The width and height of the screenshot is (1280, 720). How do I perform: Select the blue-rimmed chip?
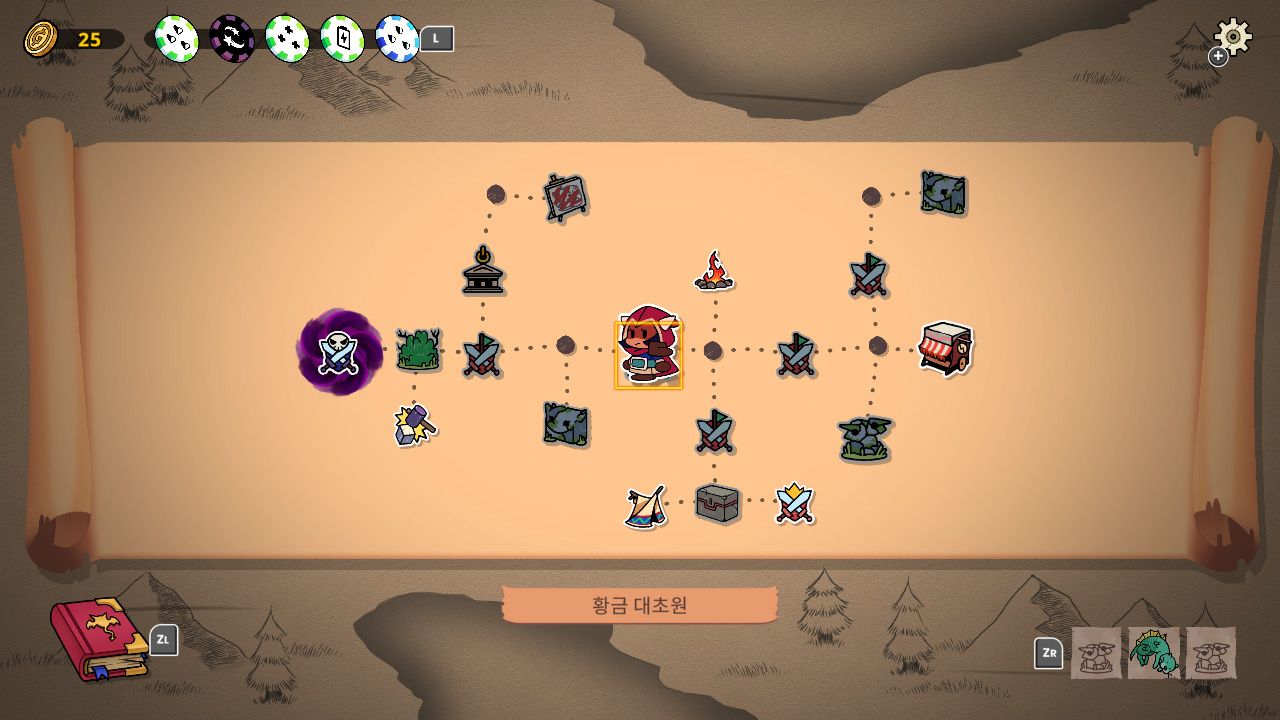tap(397, 39)
